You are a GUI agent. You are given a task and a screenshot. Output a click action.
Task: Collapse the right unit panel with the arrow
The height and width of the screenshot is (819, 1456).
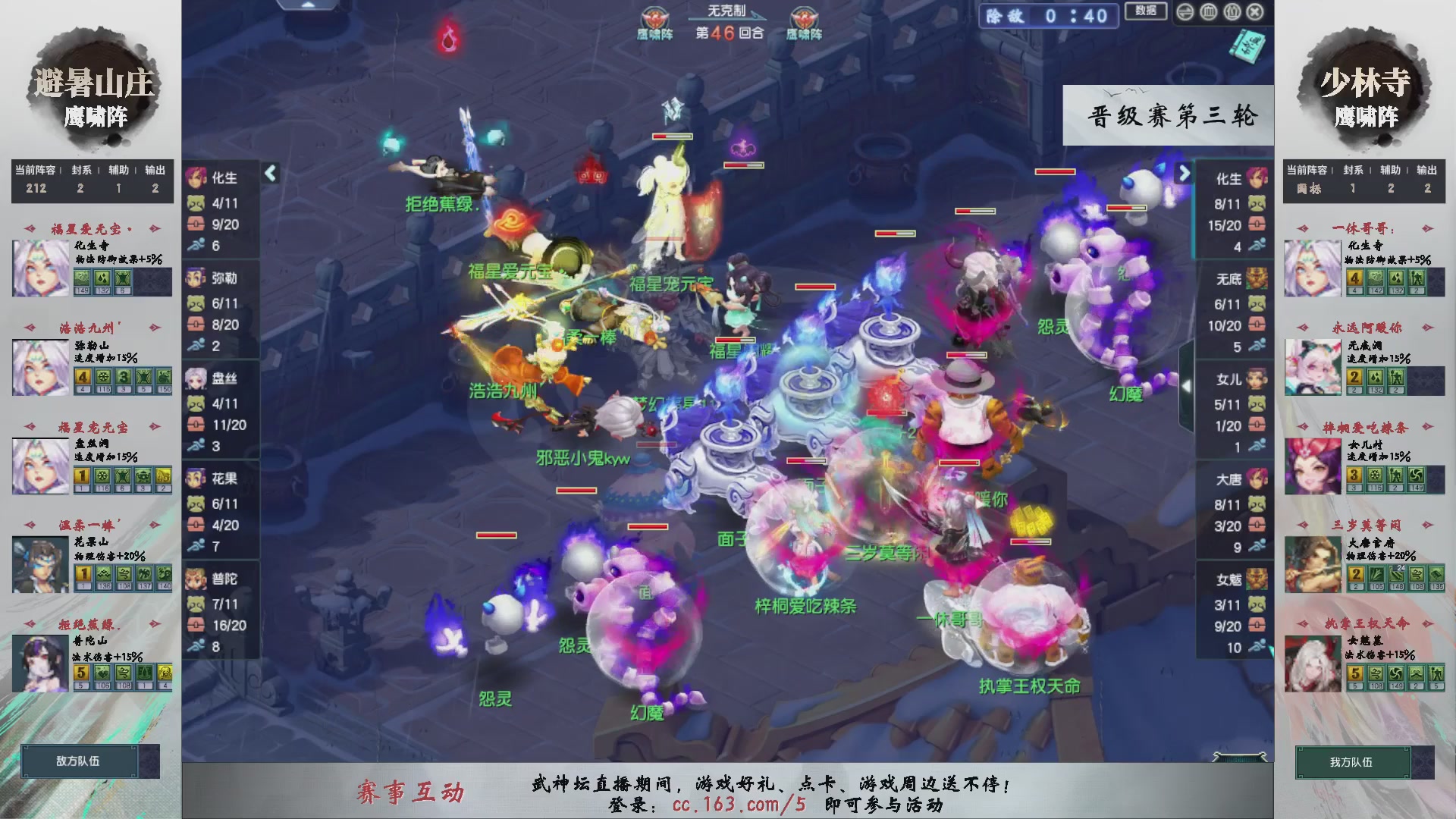1184,173
